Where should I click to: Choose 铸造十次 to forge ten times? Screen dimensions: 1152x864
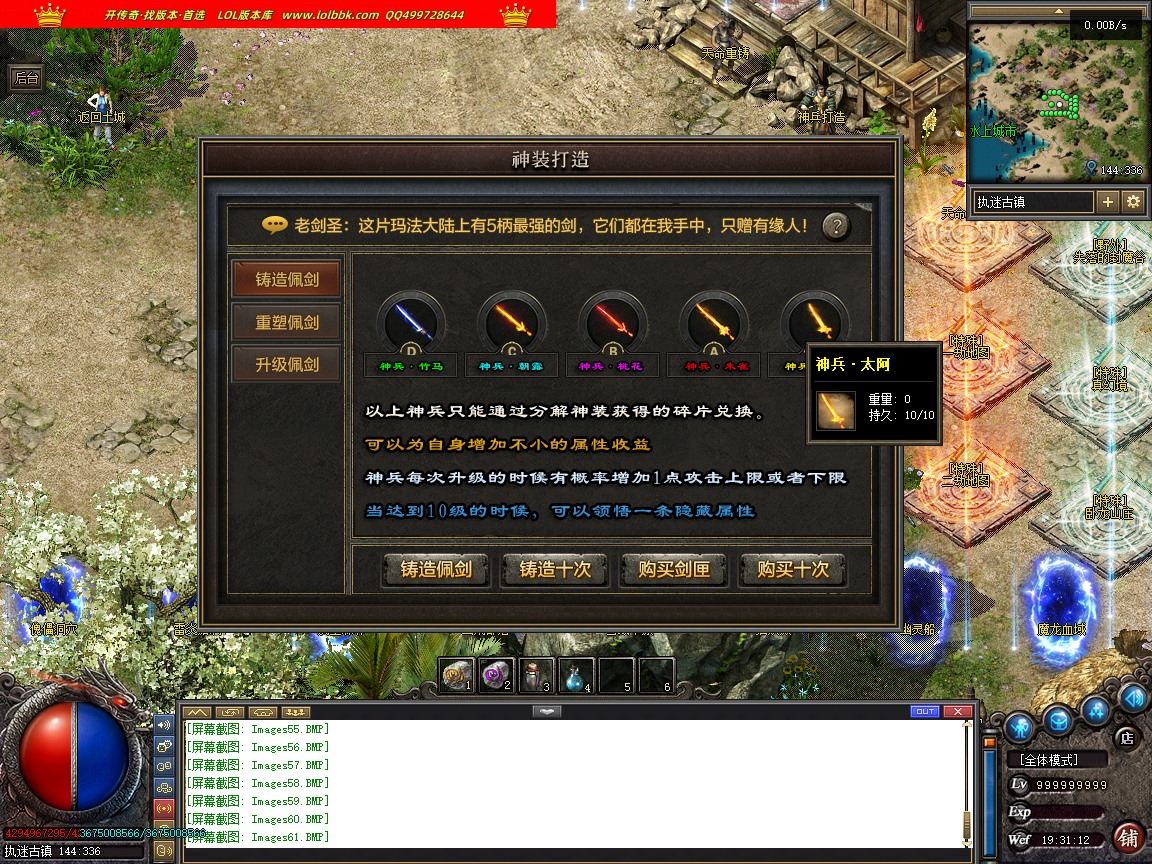(x=554, y=570)
